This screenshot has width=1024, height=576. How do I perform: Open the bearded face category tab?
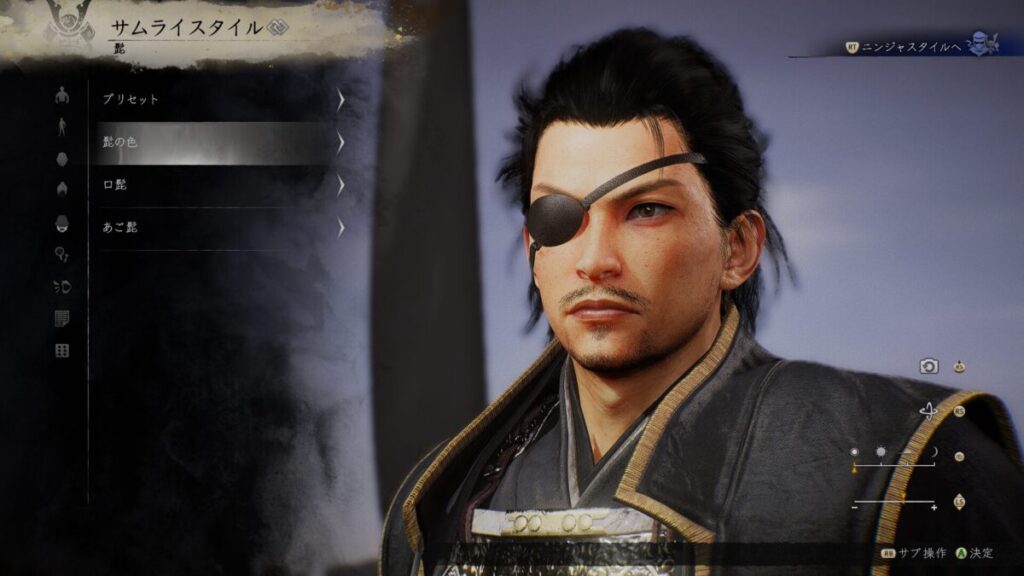(62, 223)
